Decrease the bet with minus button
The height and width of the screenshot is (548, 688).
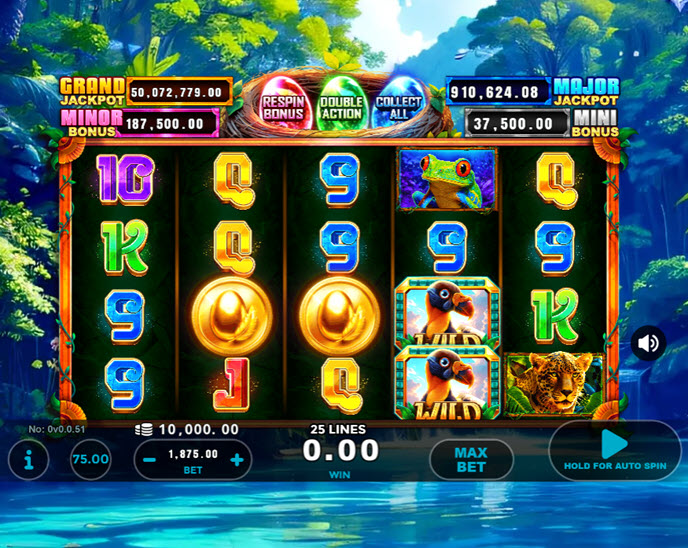[148, 460]
